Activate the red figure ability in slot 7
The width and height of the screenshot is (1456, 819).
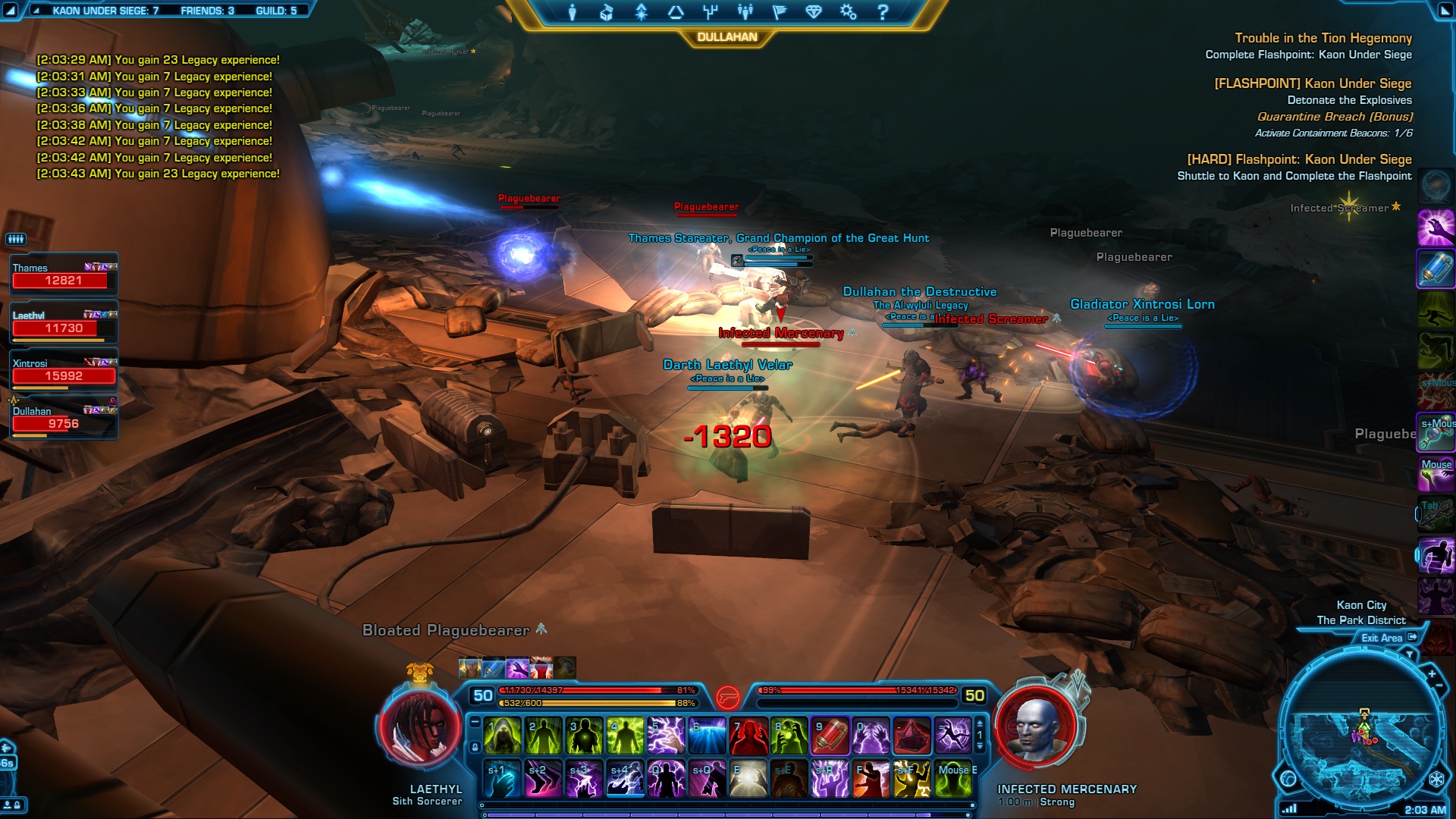(x=748, y=736)
